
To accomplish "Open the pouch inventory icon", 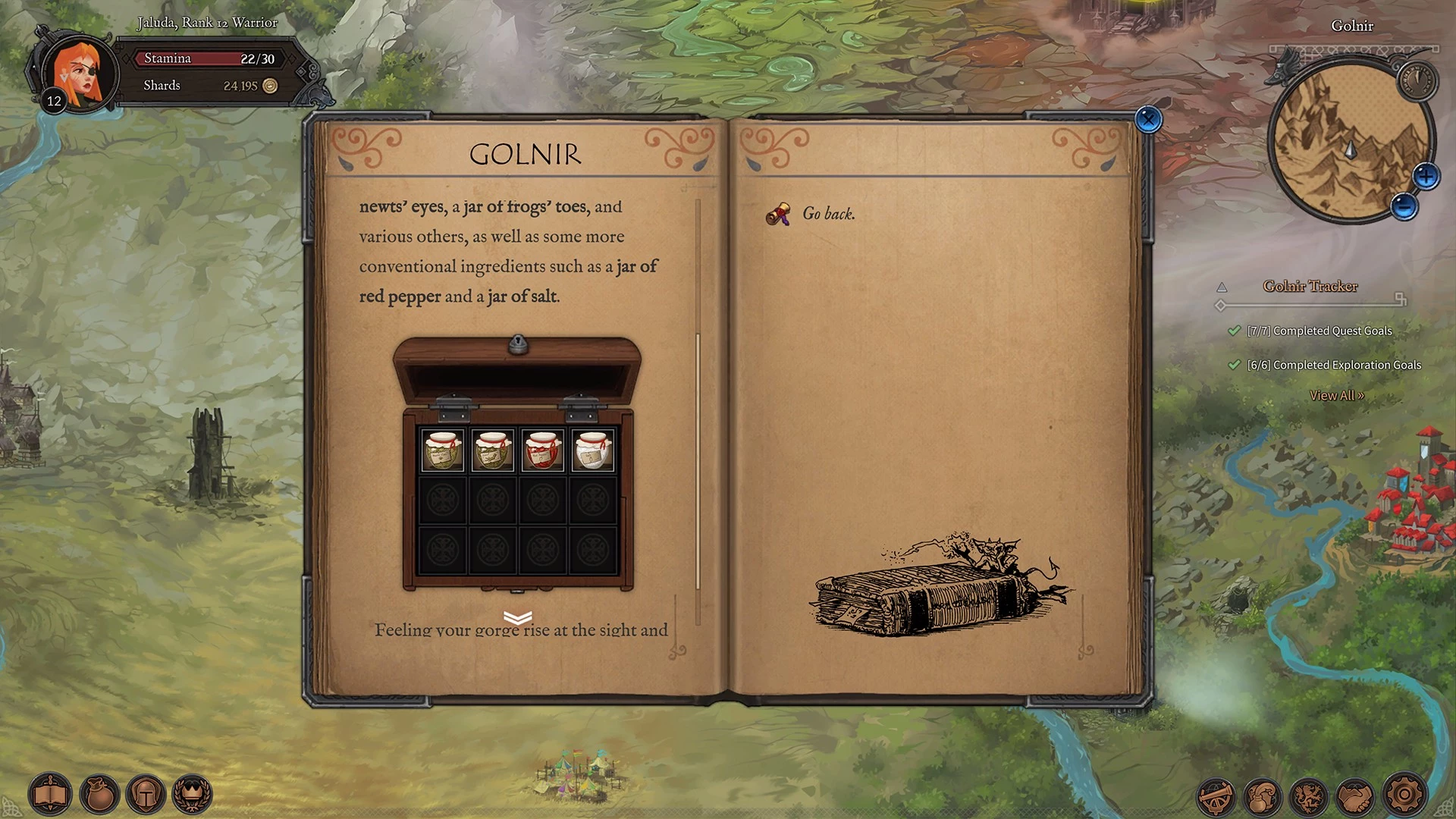I will [99, 795].
